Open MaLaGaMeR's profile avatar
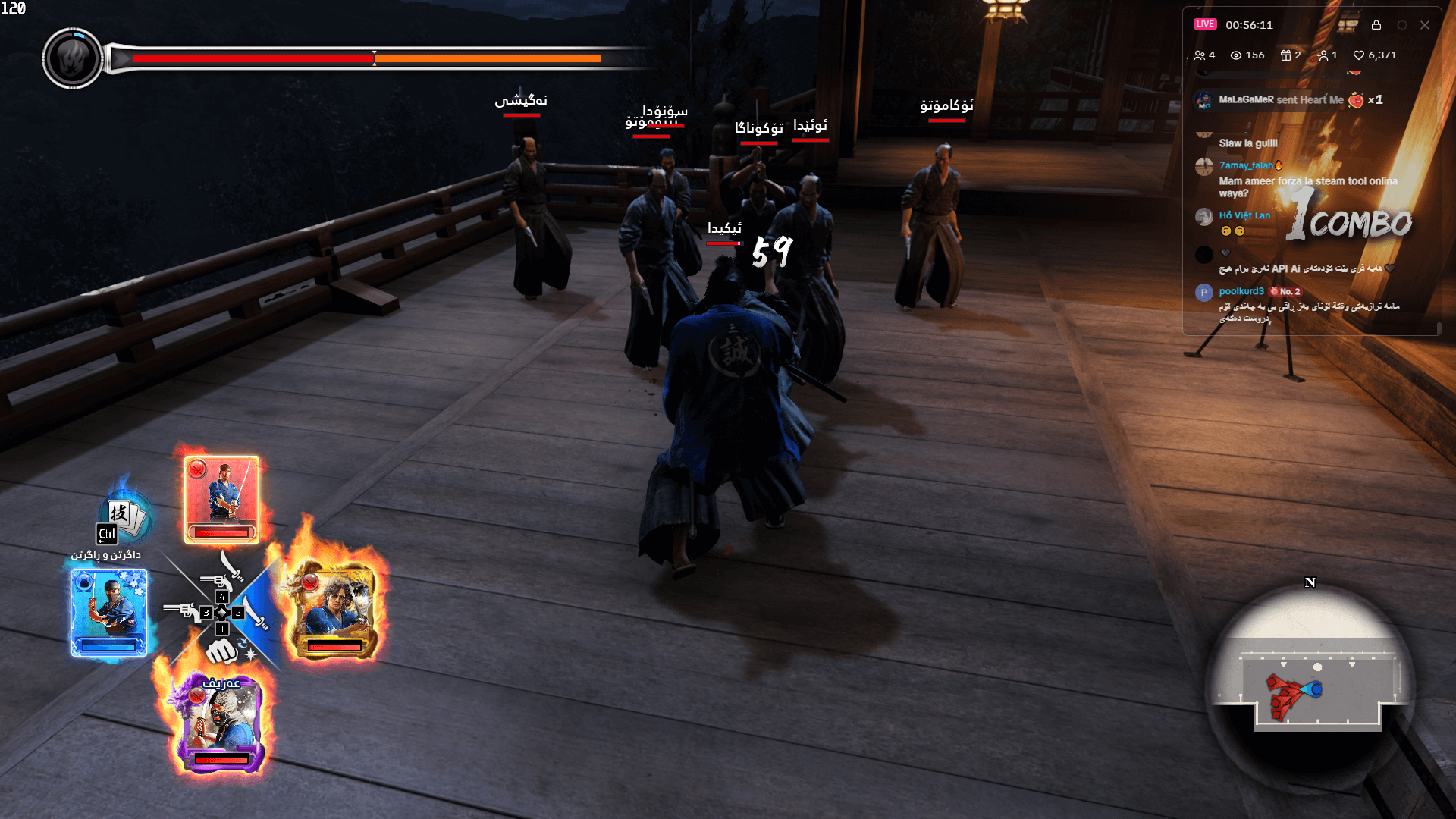The image size is (1456, 819). [x=1204, y=99]
